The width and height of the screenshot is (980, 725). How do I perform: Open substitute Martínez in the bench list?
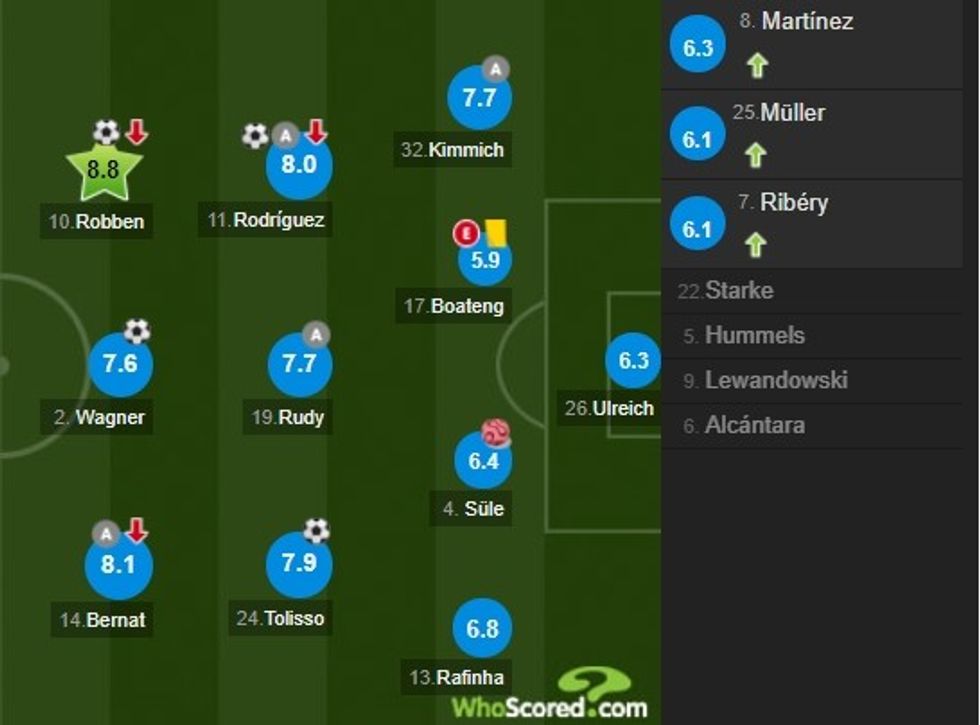pos(806,22)
